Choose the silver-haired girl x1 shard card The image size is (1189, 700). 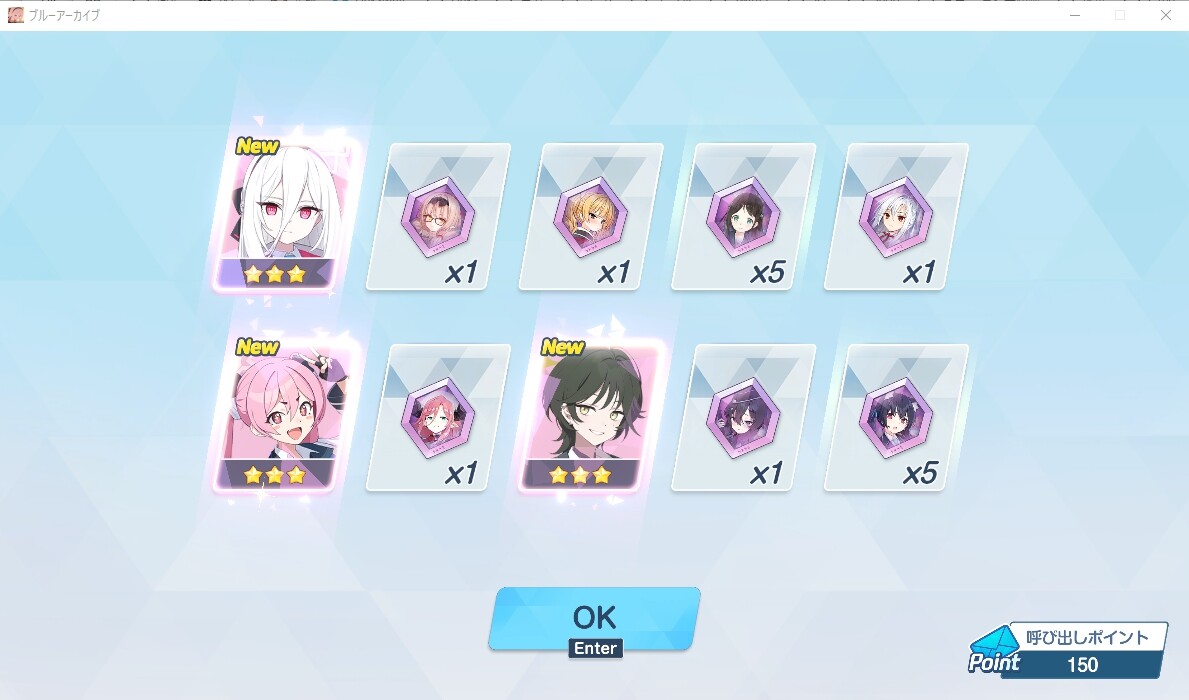(x=896, y=217)
